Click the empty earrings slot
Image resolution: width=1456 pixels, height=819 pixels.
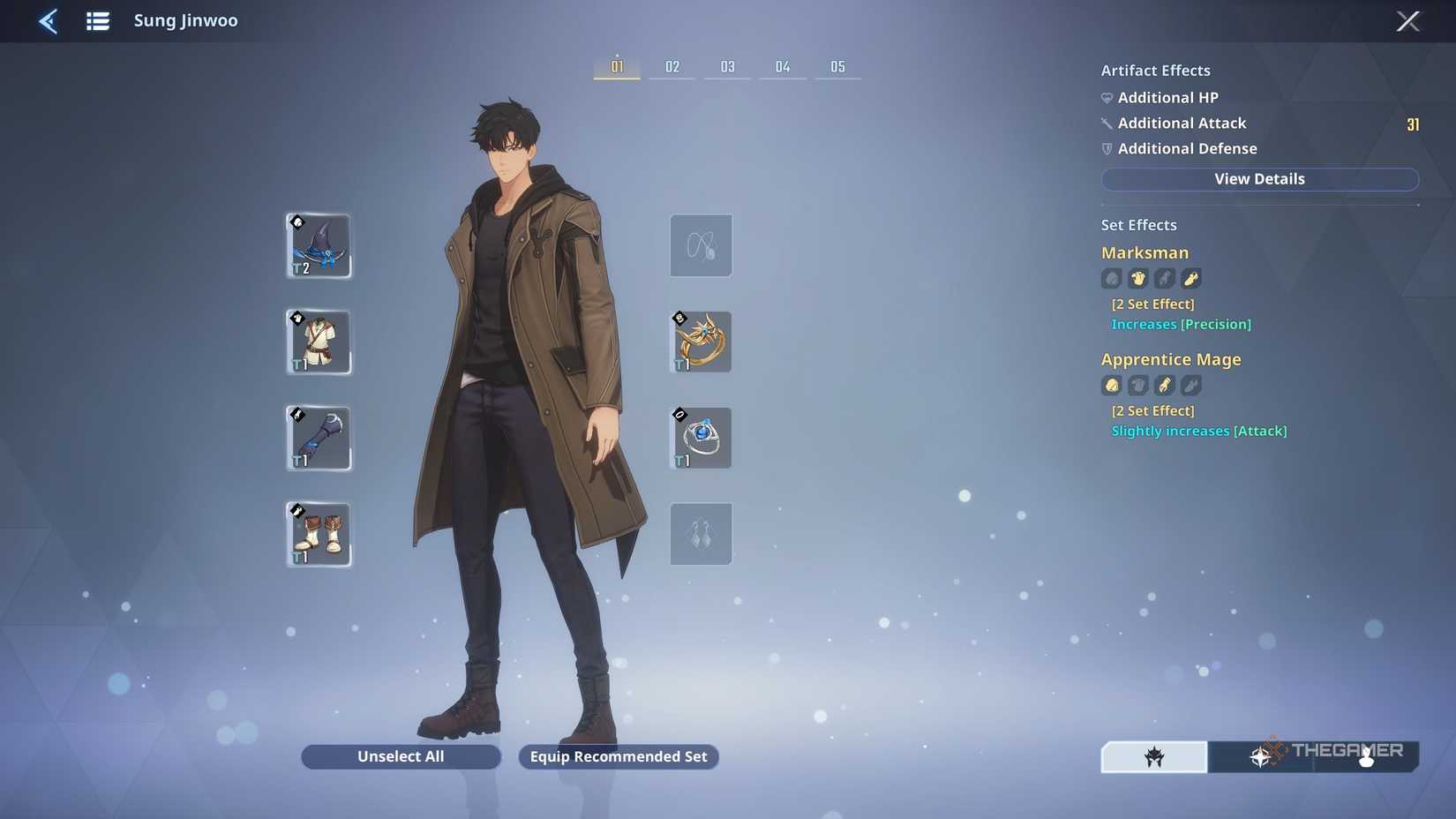pyautogui.click(x=700, y=534)
